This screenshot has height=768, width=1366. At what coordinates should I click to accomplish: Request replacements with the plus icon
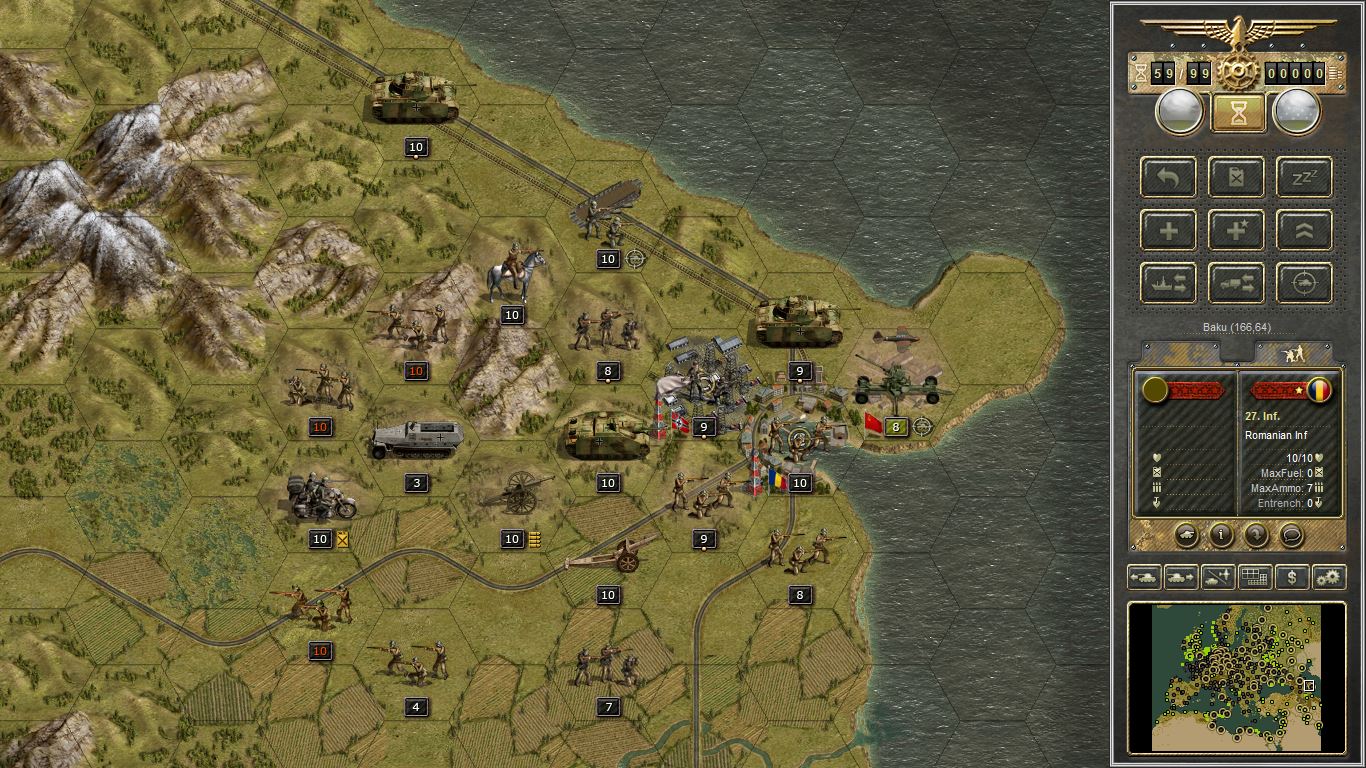click(1169, 231)
